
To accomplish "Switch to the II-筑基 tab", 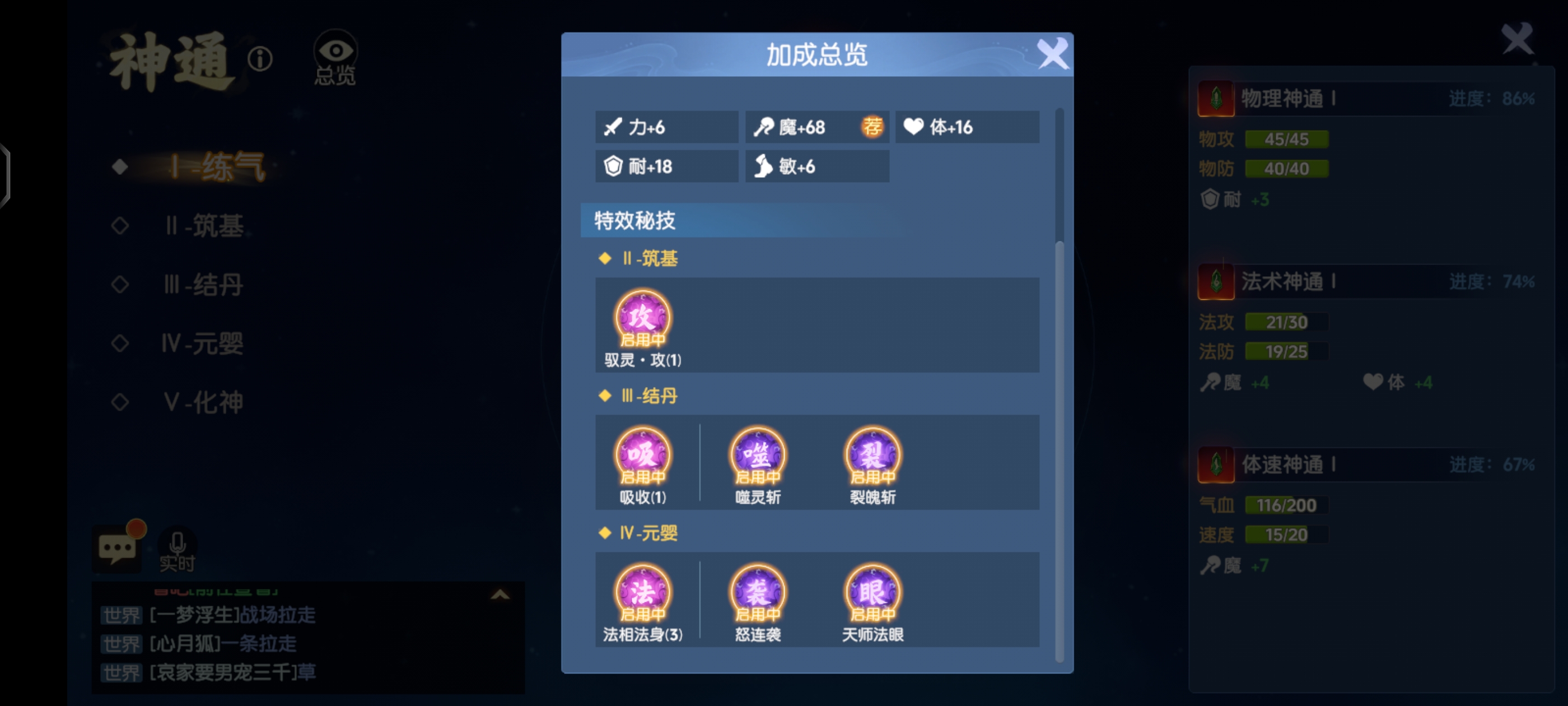I will (203, 226).
